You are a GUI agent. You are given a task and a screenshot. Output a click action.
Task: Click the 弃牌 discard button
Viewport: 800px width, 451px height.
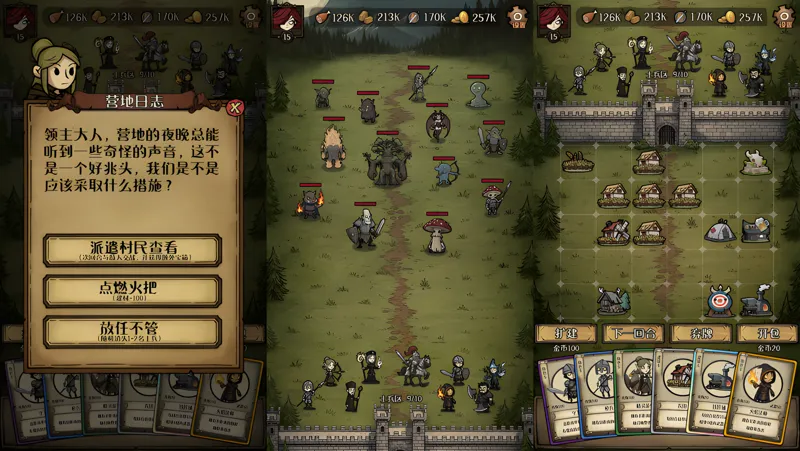click(x=699, y=333)
